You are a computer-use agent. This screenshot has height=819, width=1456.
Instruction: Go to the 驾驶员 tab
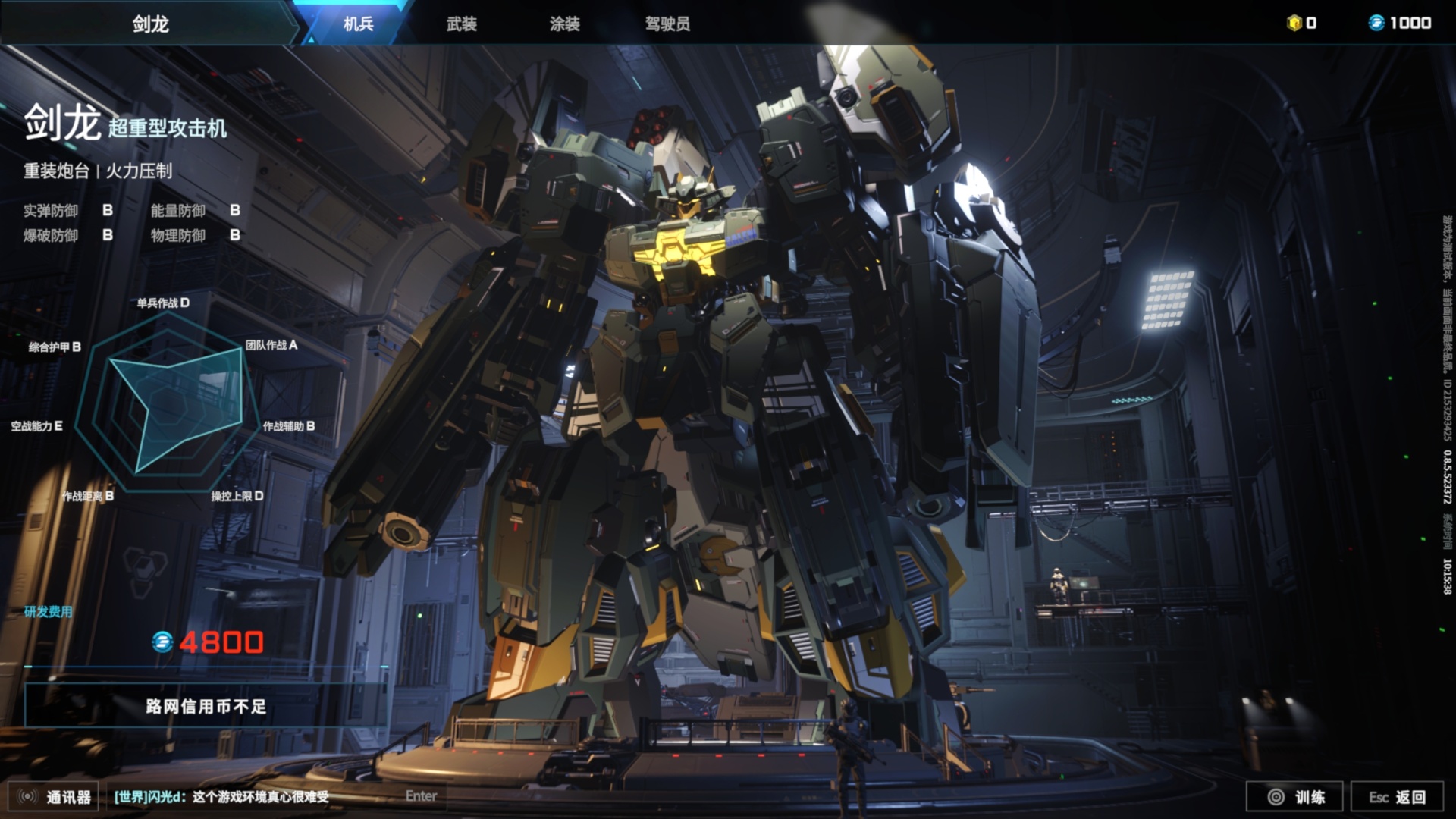click(x=667, y=24)
